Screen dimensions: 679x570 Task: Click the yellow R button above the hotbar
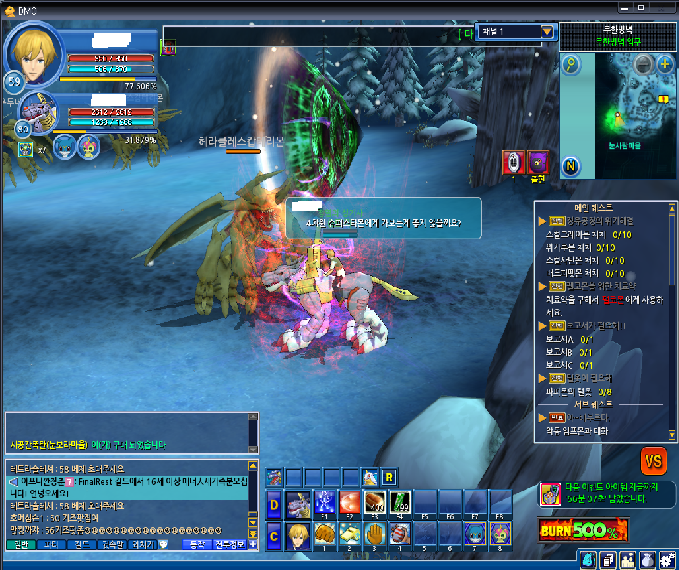pyautogui.click(x=389, y=476)
